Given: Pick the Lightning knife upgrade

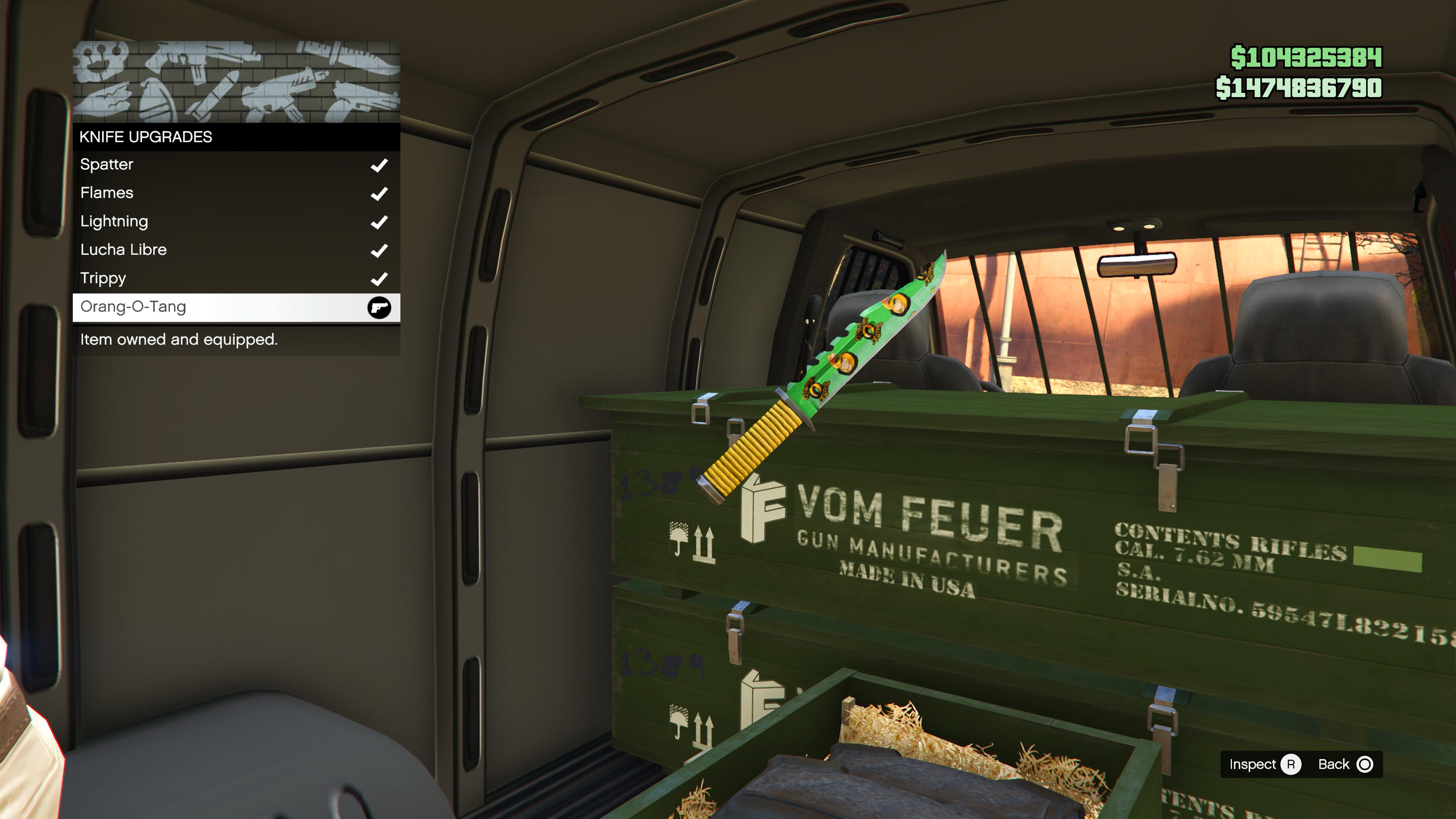Looking at the screenshot, I should (236, 221).
